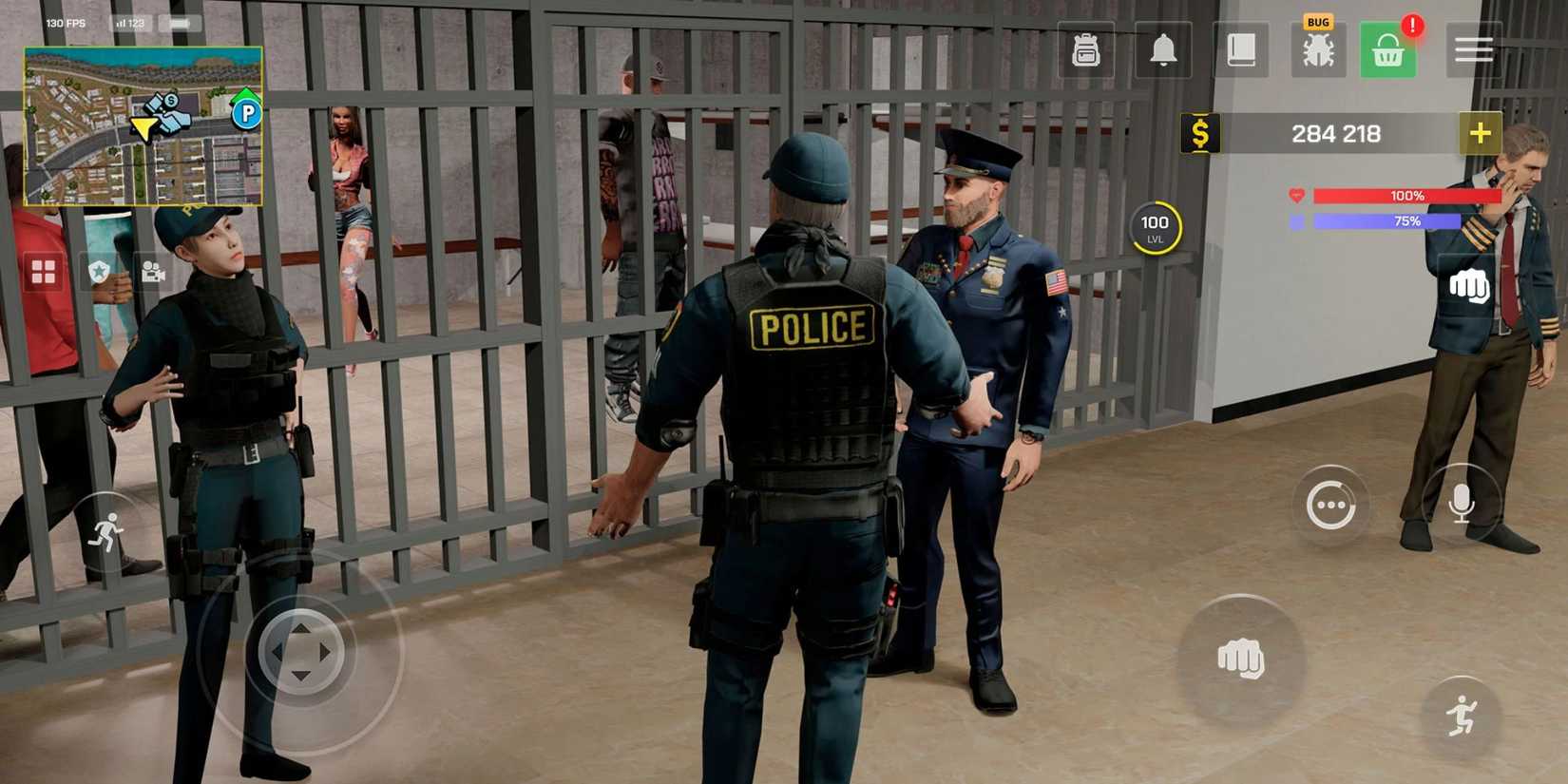The height and width of the screenshot is (784, 1568).
Task: Open the notifications bell
Action: [x=1163, y=50]
